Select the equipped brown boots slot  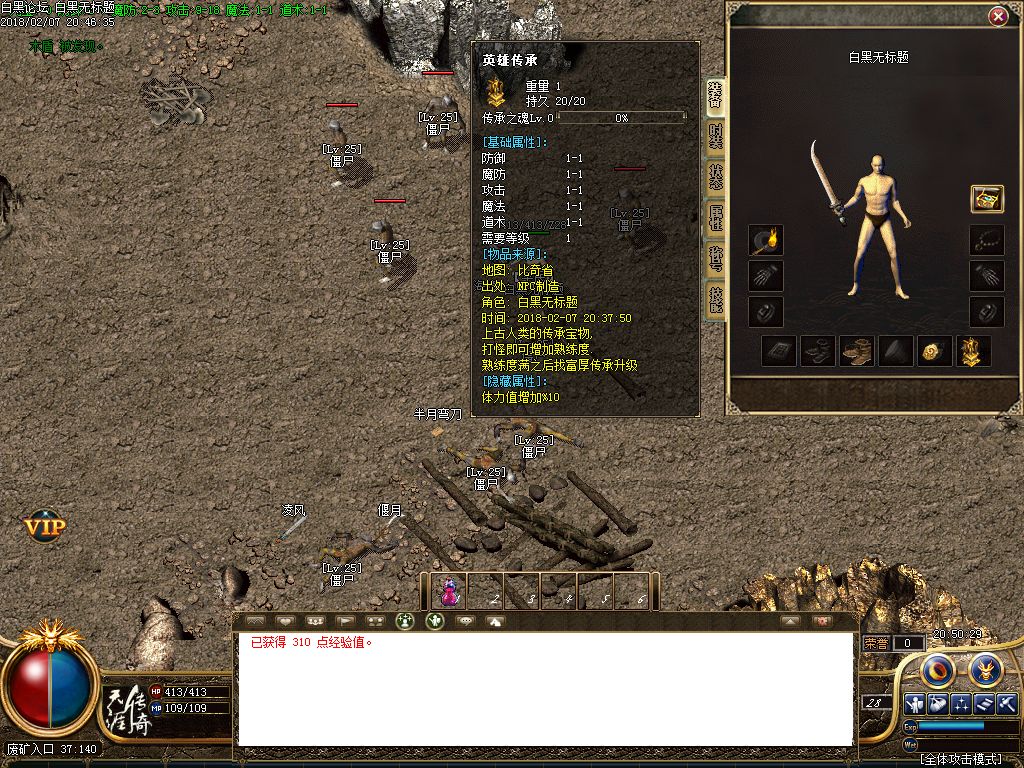pyautogui.click(x=856, y=351)
